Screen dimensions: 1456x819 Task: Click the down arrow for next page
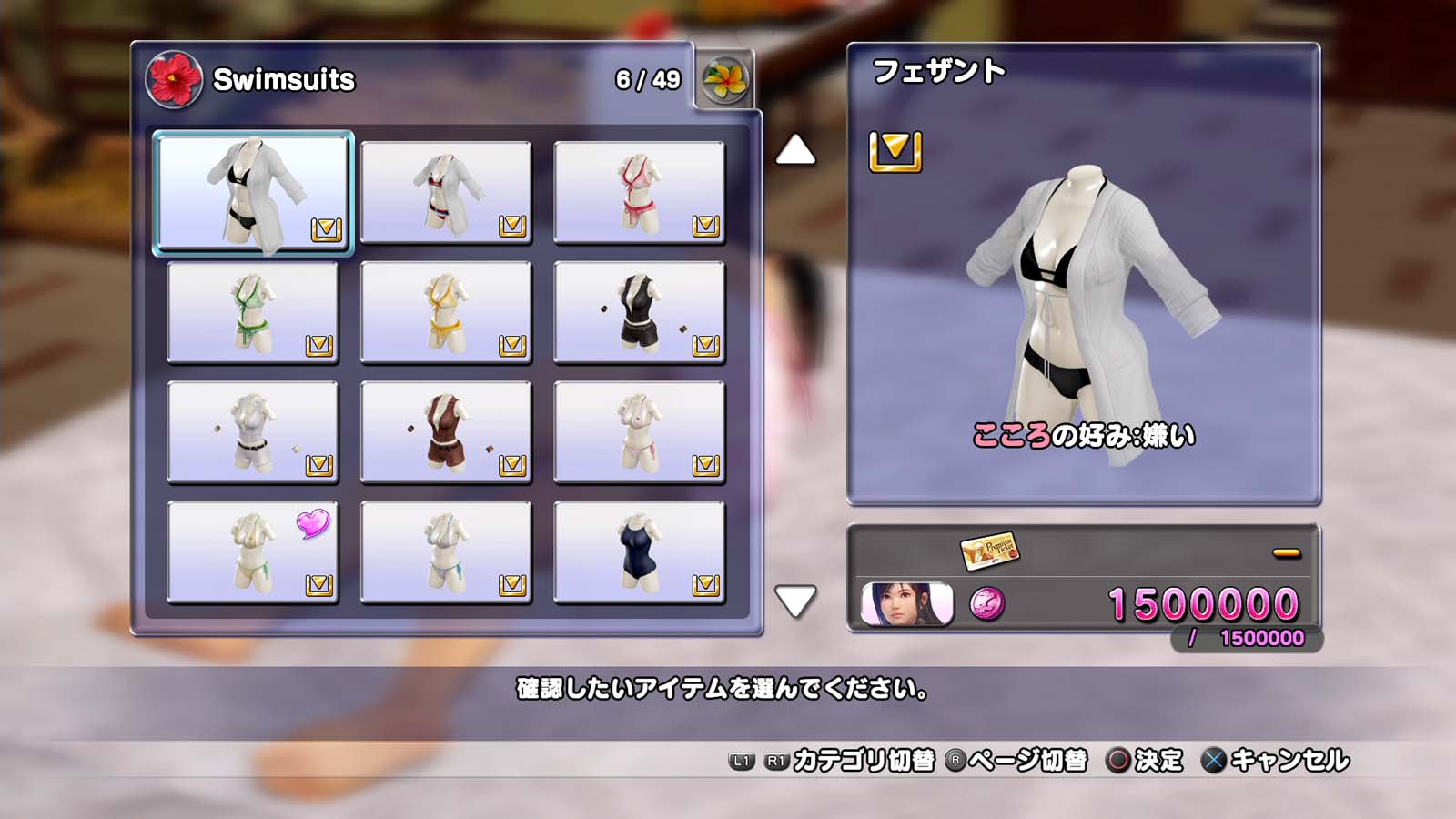795,601
